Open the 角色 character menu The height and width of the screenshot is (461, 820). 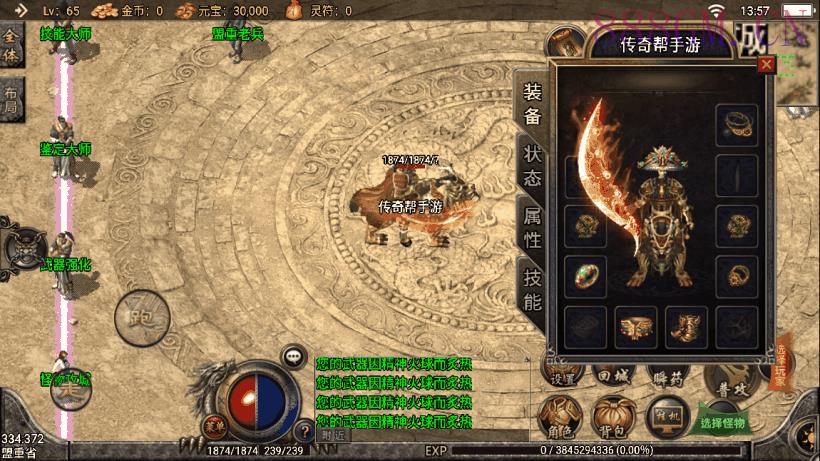(562, 416)
